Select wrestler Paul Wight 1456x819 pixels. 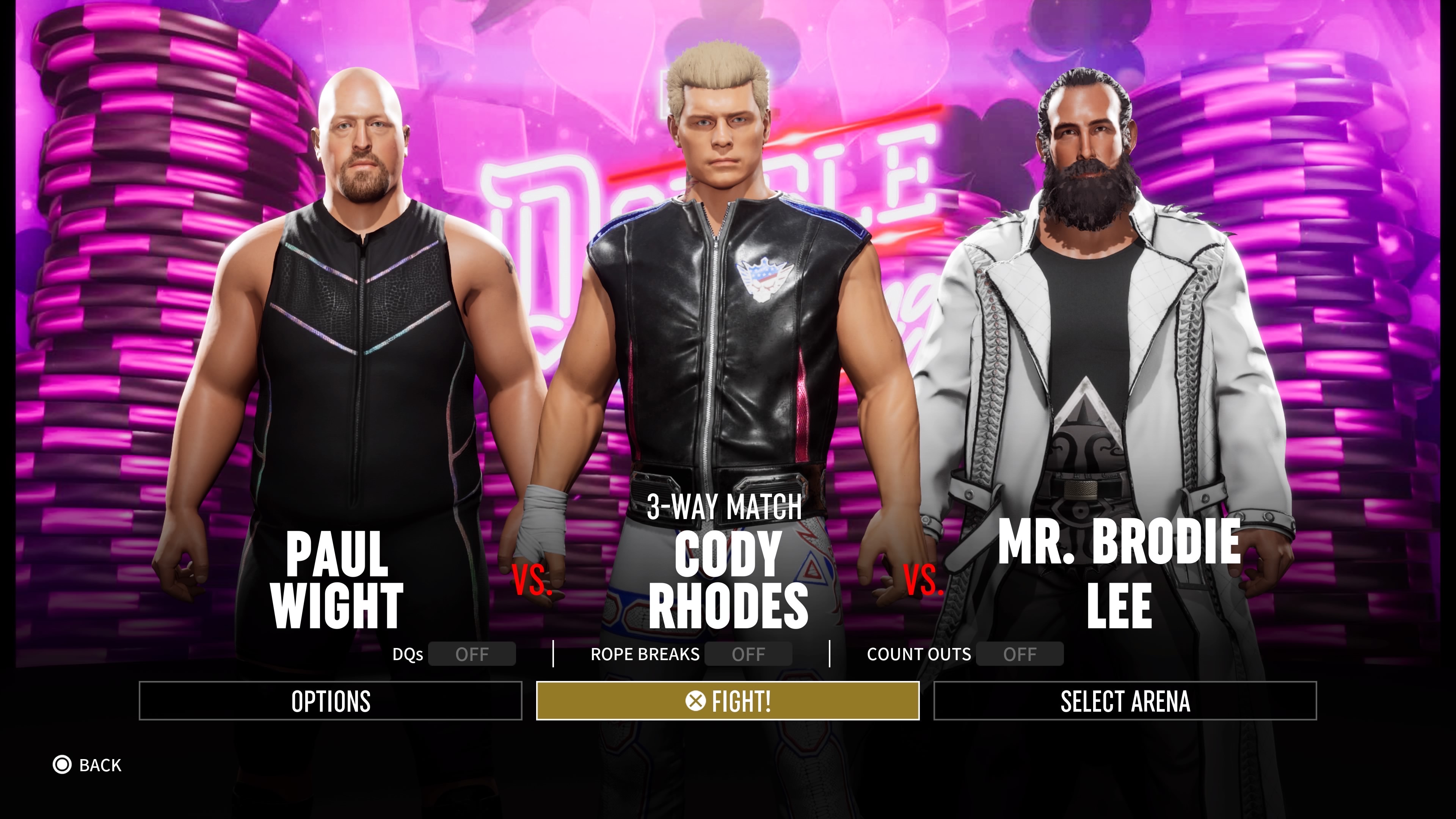point(337,579)
